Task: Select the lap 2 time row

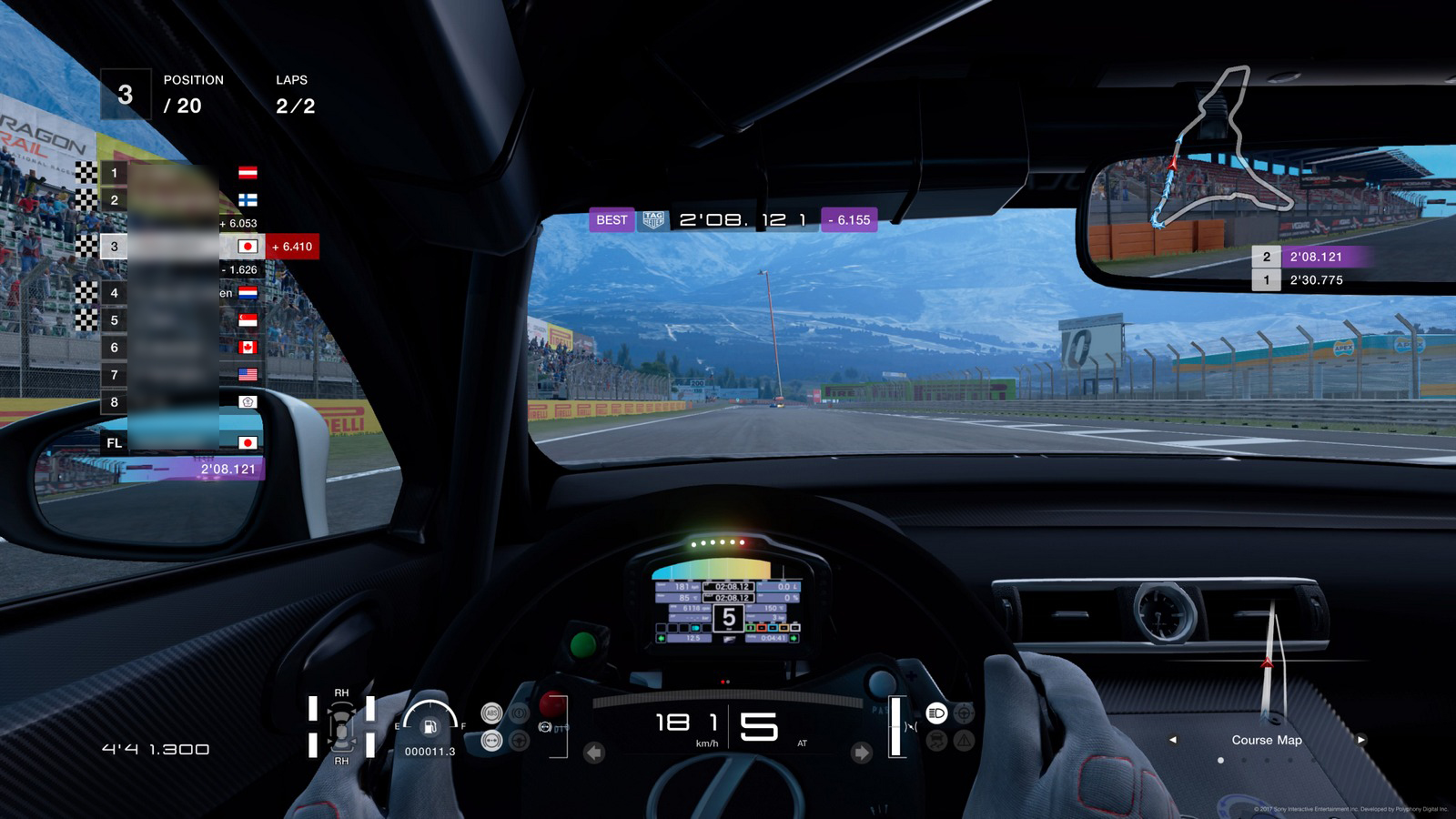Action: tap(1315, 257)
